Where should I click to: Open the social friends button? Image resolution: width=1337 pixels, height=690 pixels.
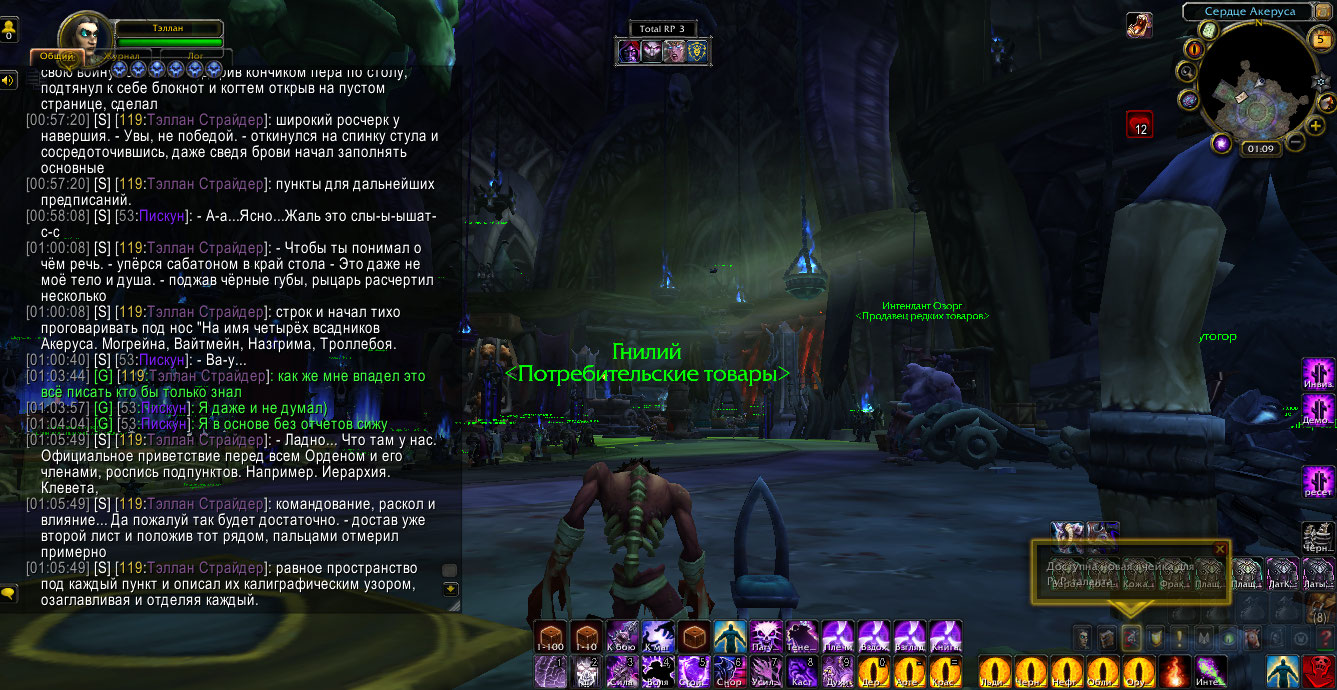[x=9, y=30]
